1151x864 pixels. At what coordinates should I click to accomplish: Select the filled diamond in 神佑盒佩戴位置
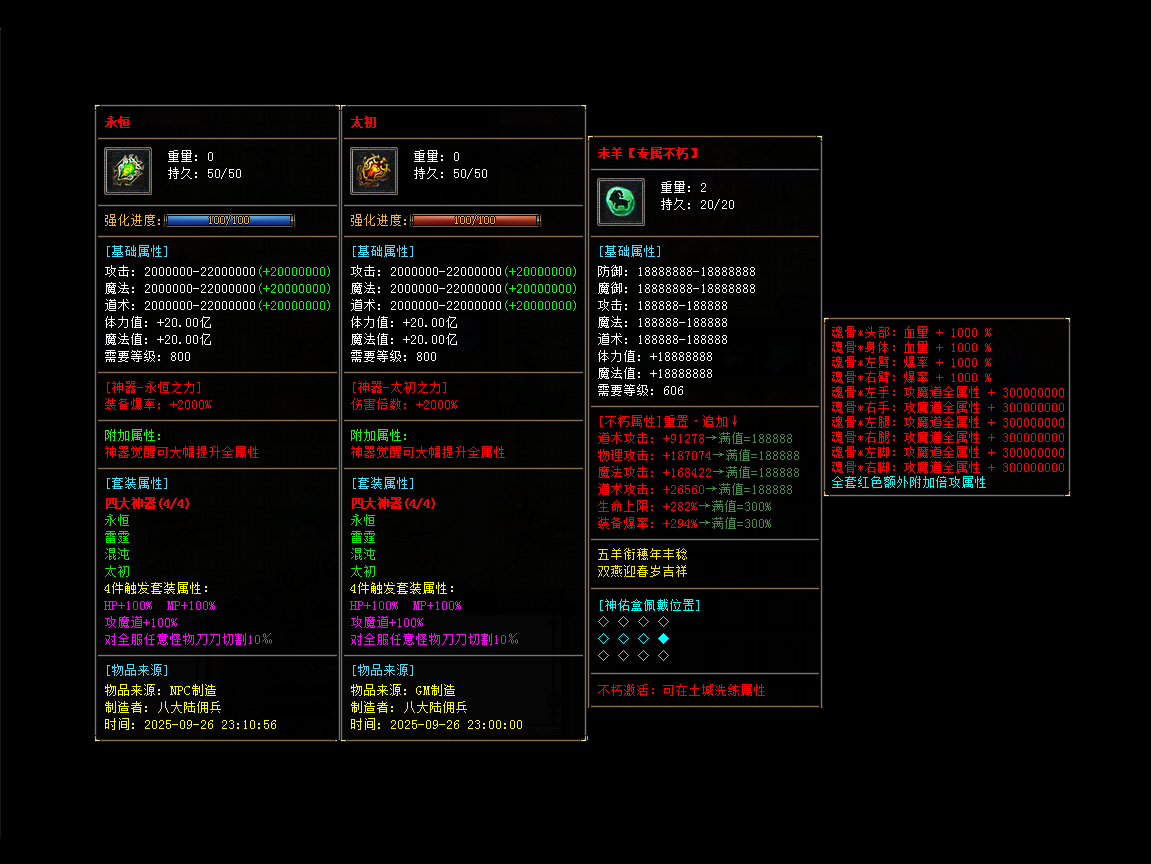pos(664,638)
